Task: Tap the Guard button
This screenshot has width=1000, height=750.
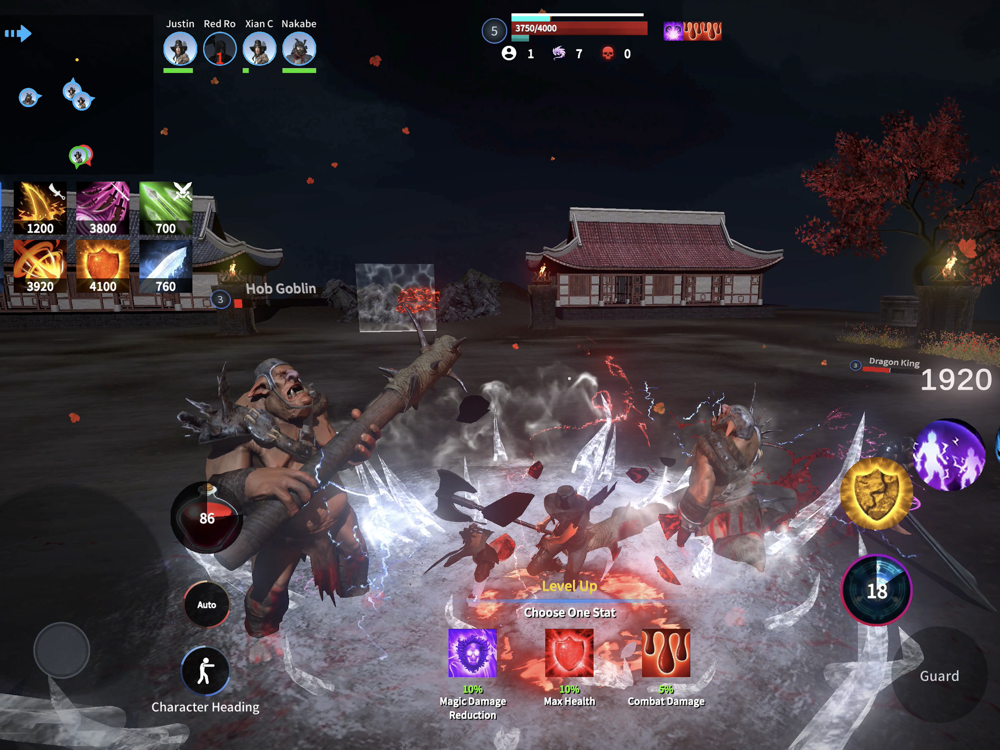Action: pyautogui.click(x=939, y=676)
